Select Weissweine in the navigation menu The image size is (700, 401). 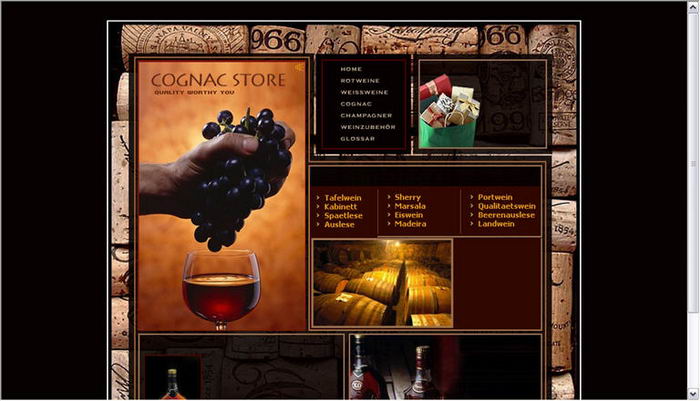point(362,92)
